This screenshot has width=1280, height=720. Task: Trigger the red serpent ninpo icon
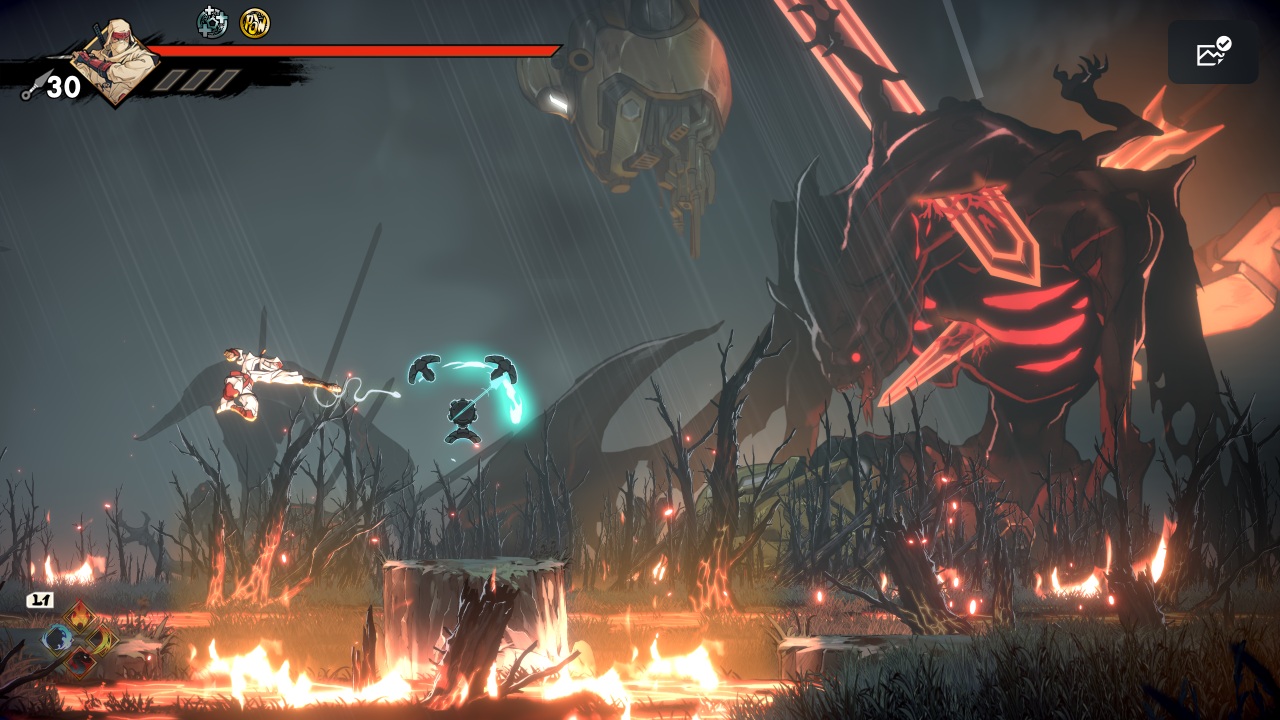(79, 660)
